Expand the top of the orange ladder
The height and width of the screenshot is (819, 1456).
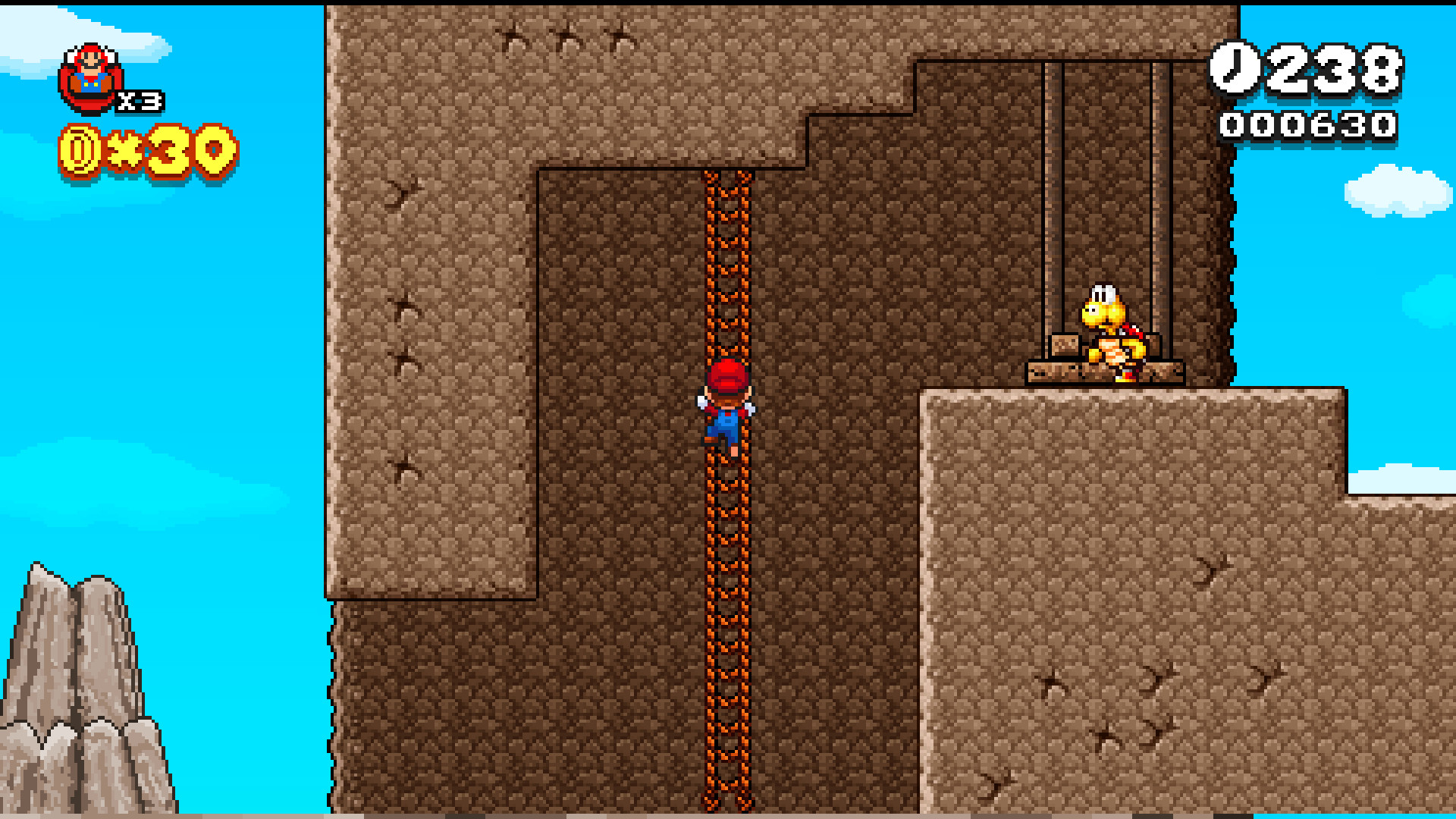(x=728, y=182)
